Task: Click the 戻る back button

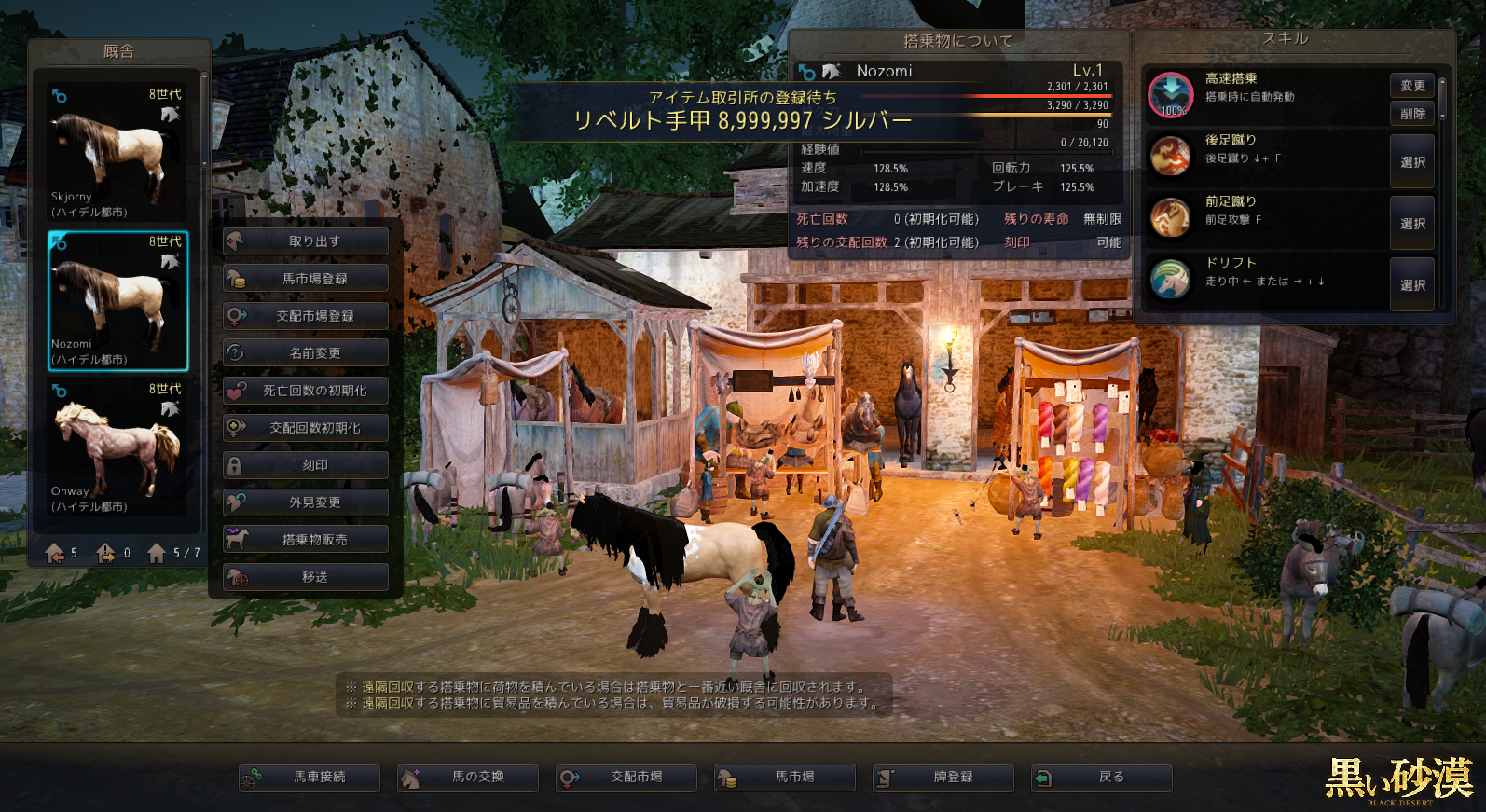Action: click(x=1102, y=778)
